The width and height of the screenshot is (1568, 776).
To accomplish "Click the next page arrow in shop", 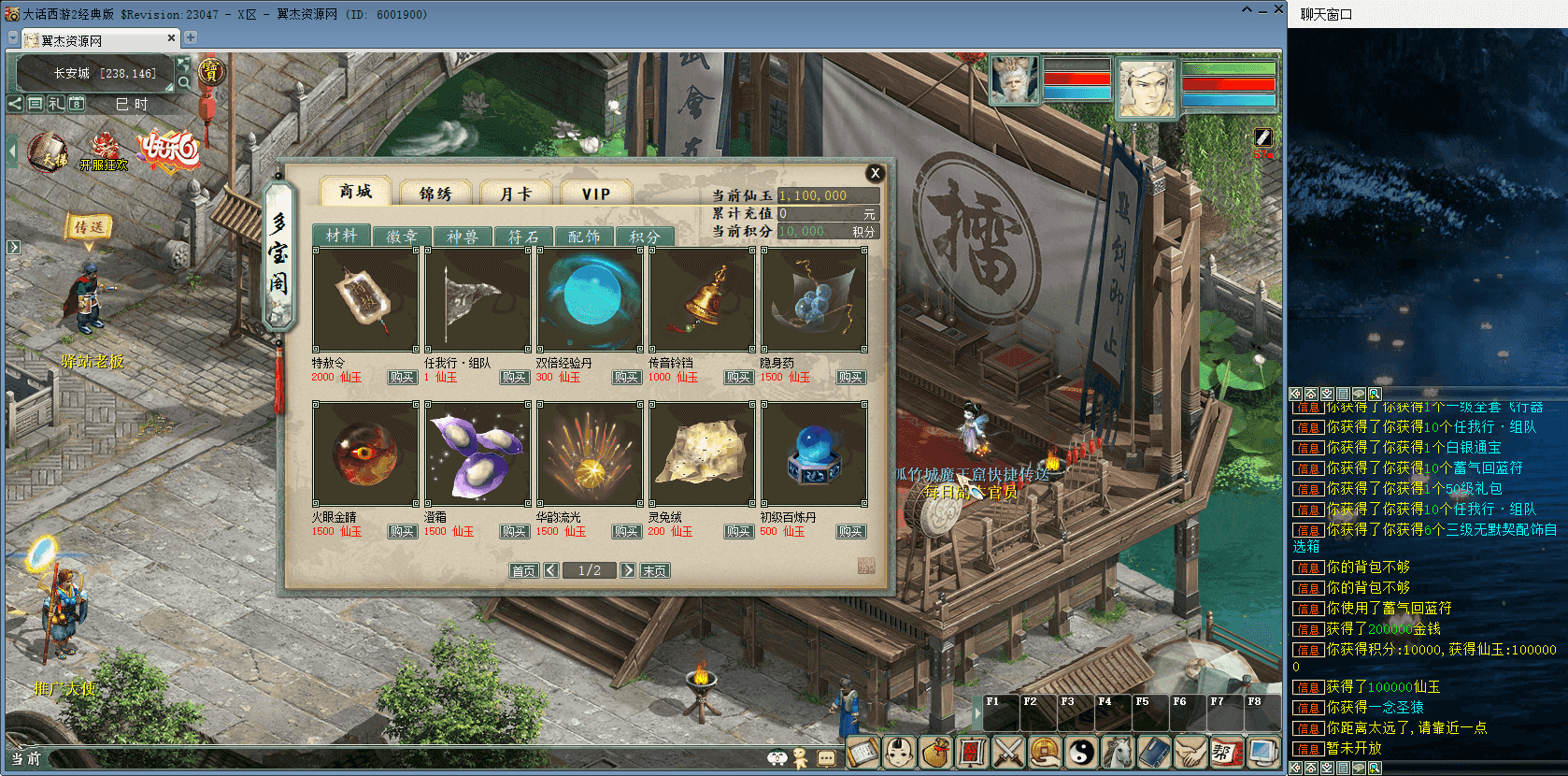I will pyautogui.click(x=628, y=570).
